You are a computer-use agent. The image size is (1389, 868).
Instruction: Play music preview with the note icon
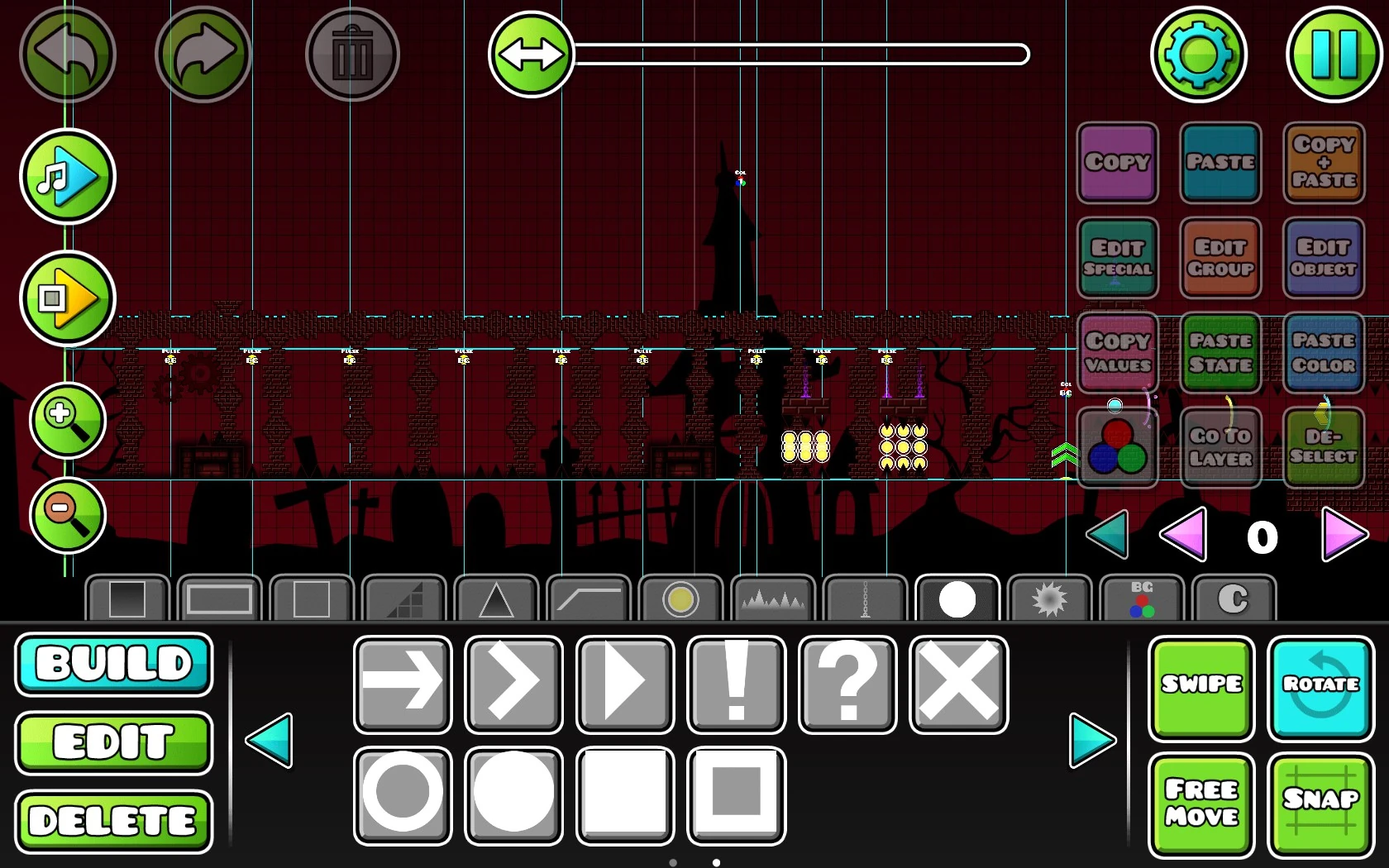pyautogui.click(x=67, y=177)
